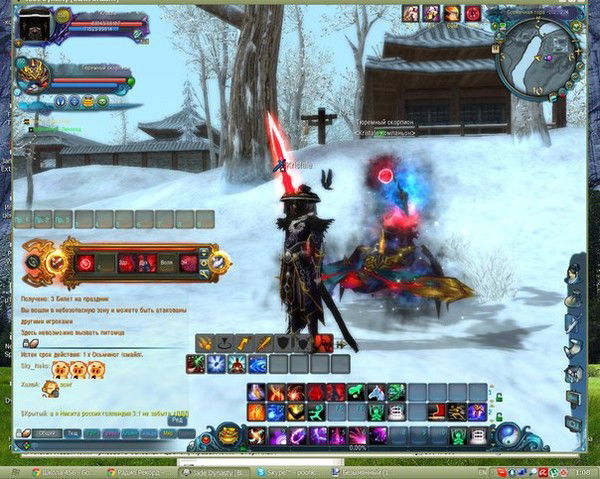Viewport: 600px width, 479px height.
Task: Click the blue starburst skill icon
Action: point(216,364)
